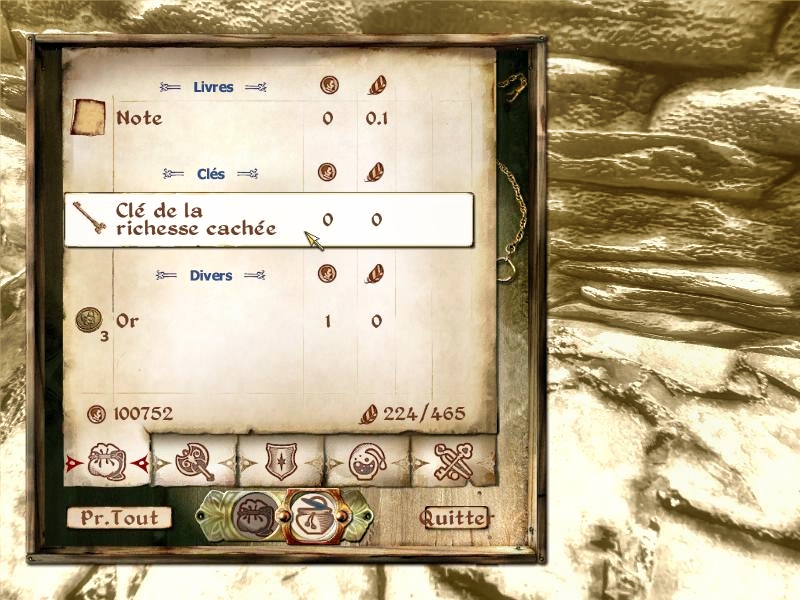800x600 pixels.
Task: Pick up the Or gold entry
Action: [x=200, y=321]
